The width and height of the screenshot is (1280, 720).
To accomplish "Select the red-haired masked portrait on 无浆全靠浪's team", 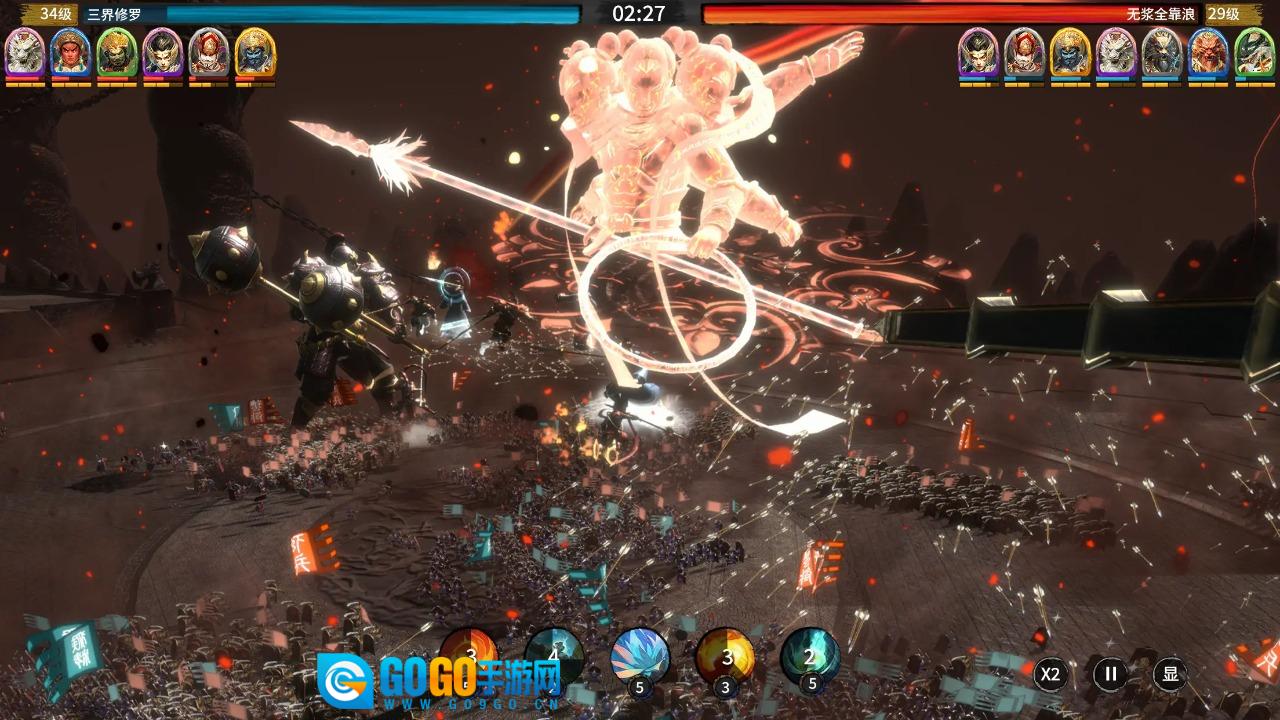I will tap(1024, 52).
